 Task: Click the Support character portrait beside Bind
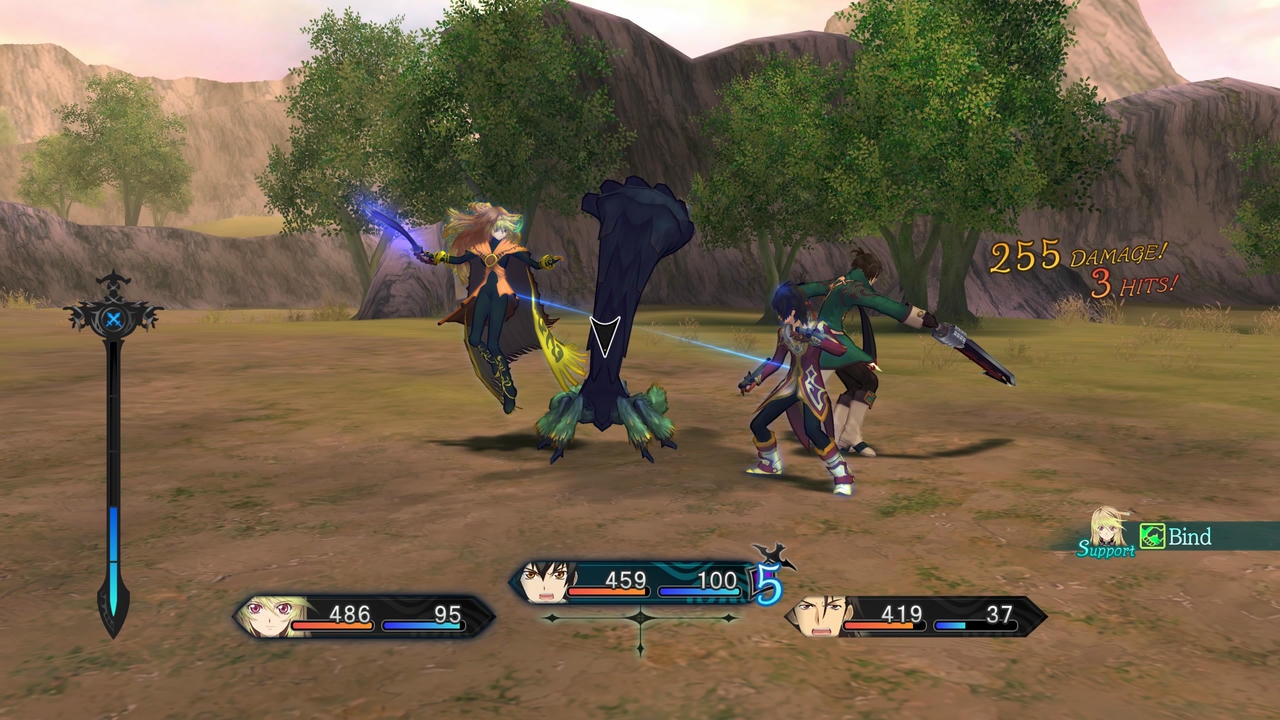[x=1109, y=530]
